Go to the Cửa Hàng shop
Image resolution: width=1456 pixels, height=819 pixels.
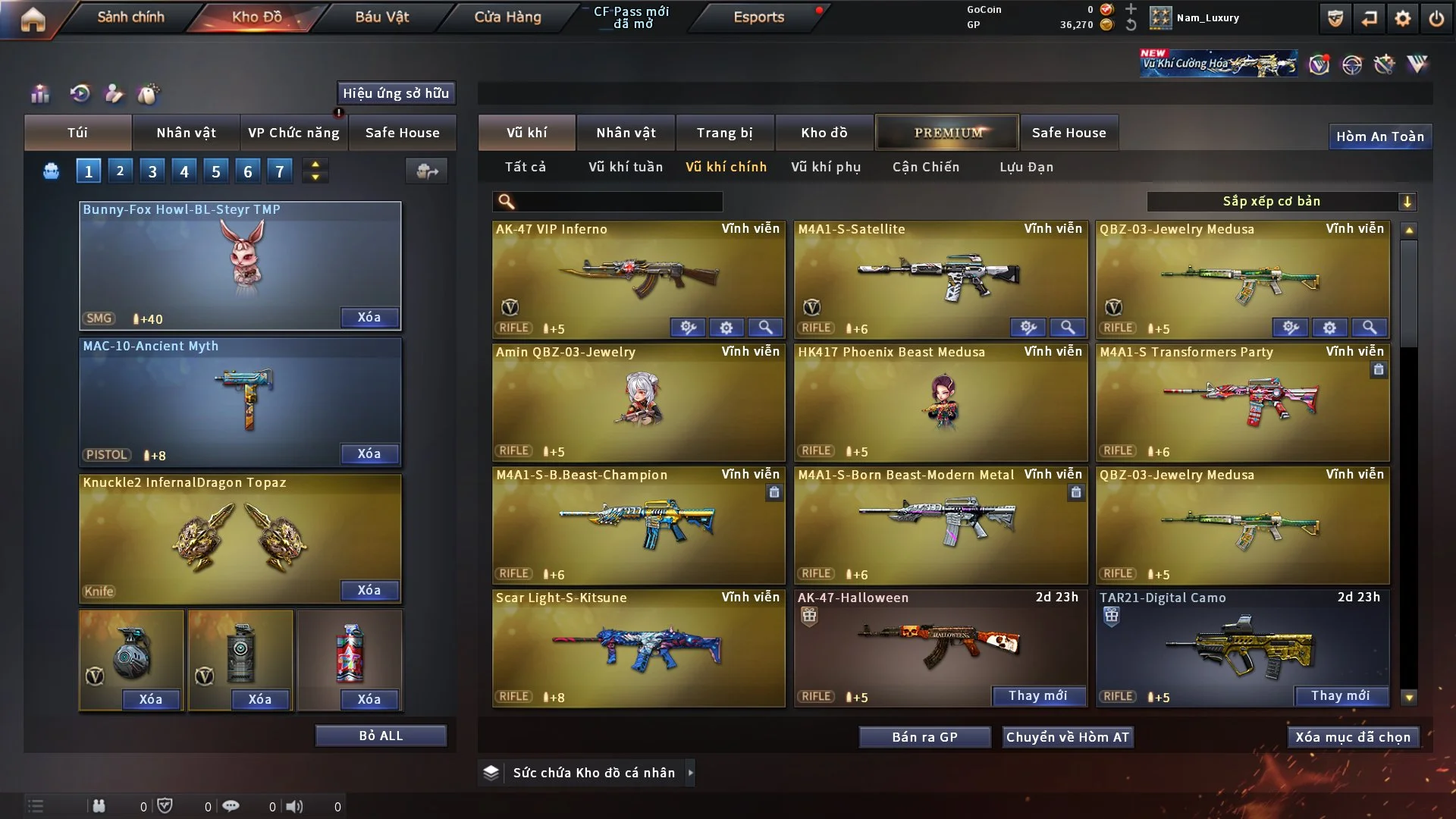pos(507,17)
